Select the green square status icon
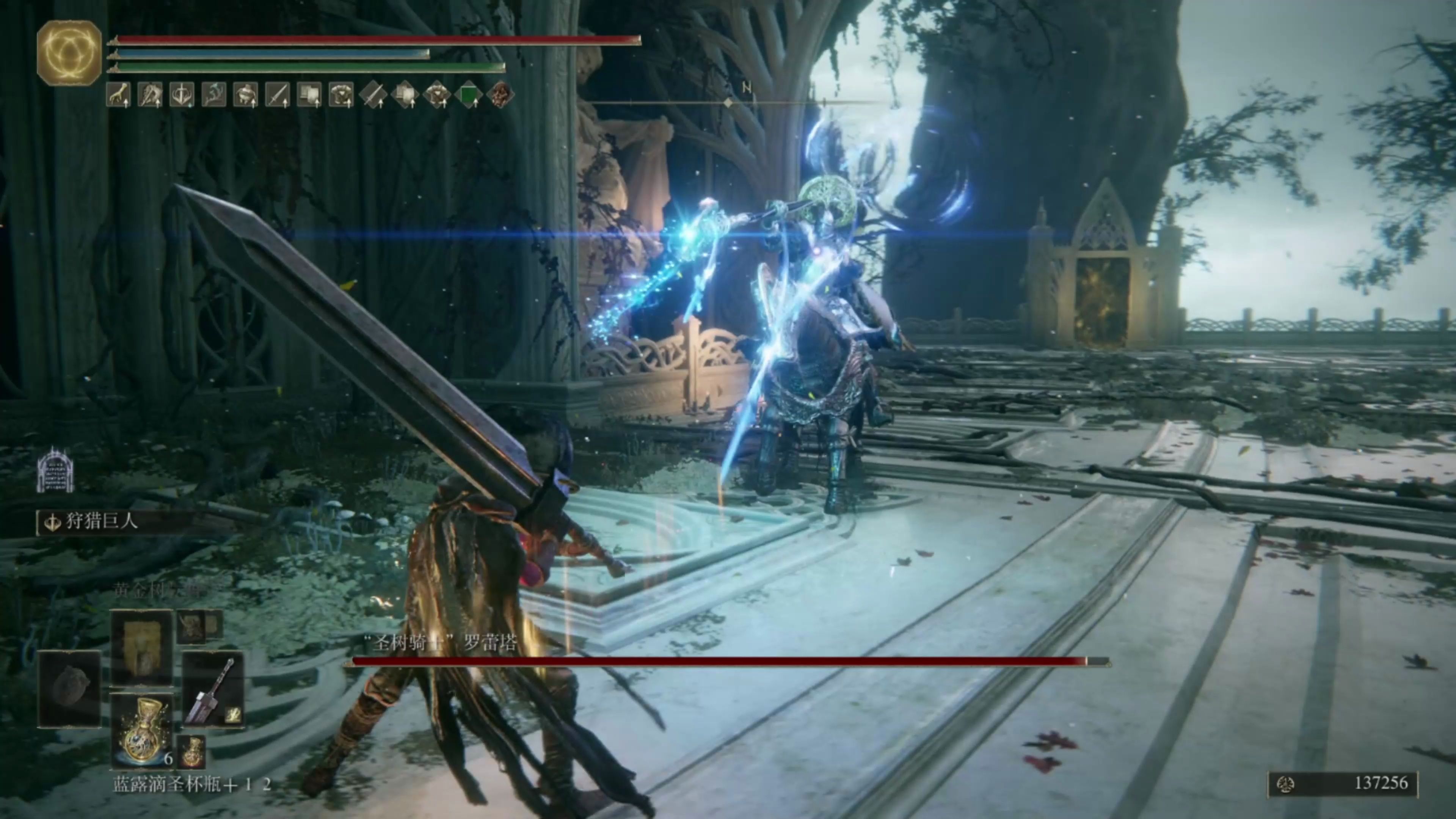 pos(468,94)
